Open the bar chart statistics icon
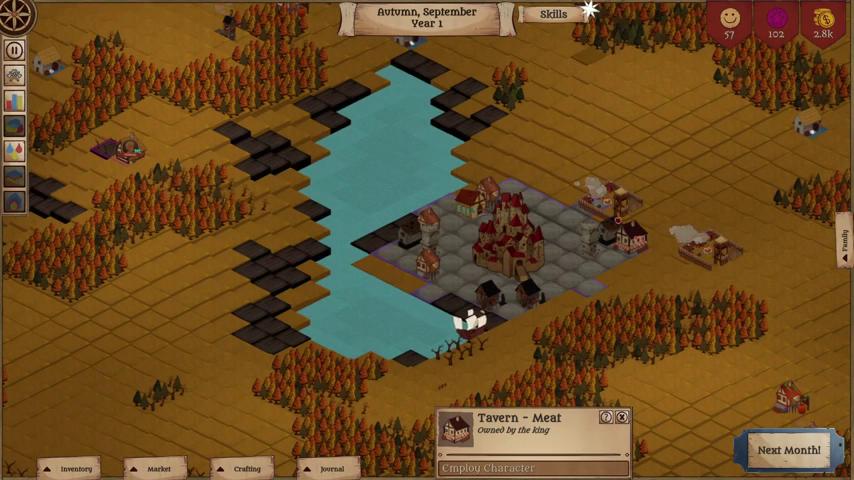The height and width of the screenshot is (480, 854). pyautogui.click(x=14, y=101)
